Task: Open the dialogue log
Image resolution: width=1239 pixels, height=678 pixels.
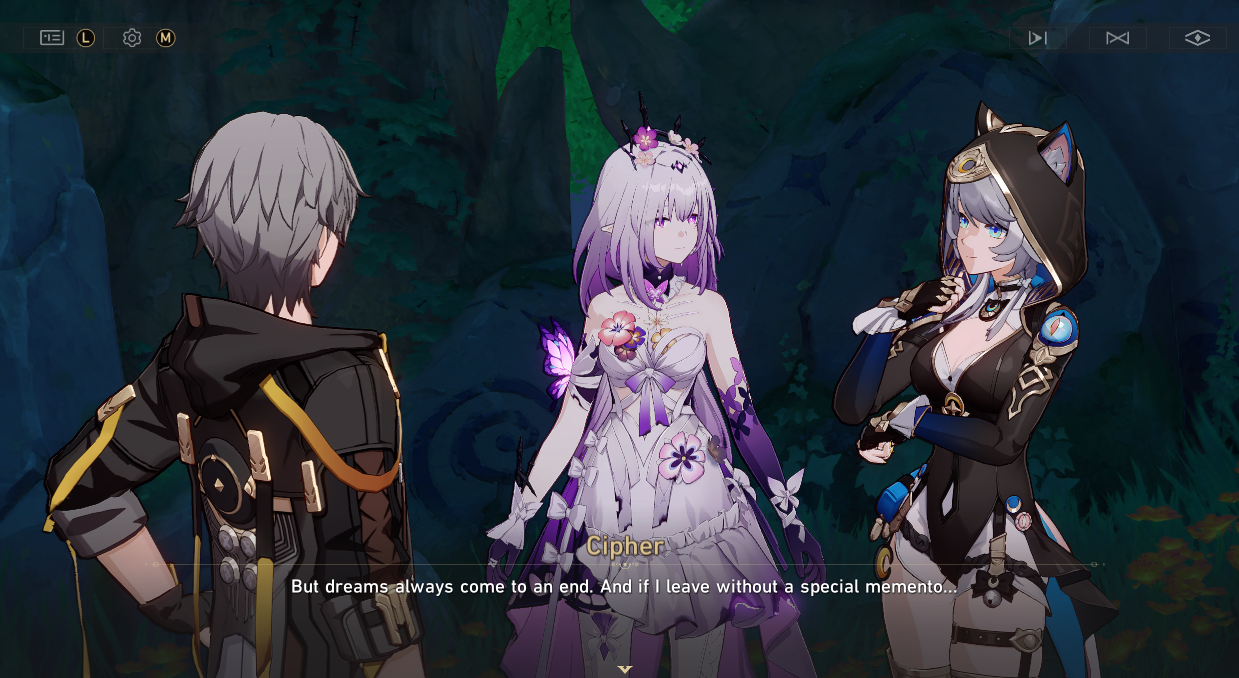Action: click(52, 38)
